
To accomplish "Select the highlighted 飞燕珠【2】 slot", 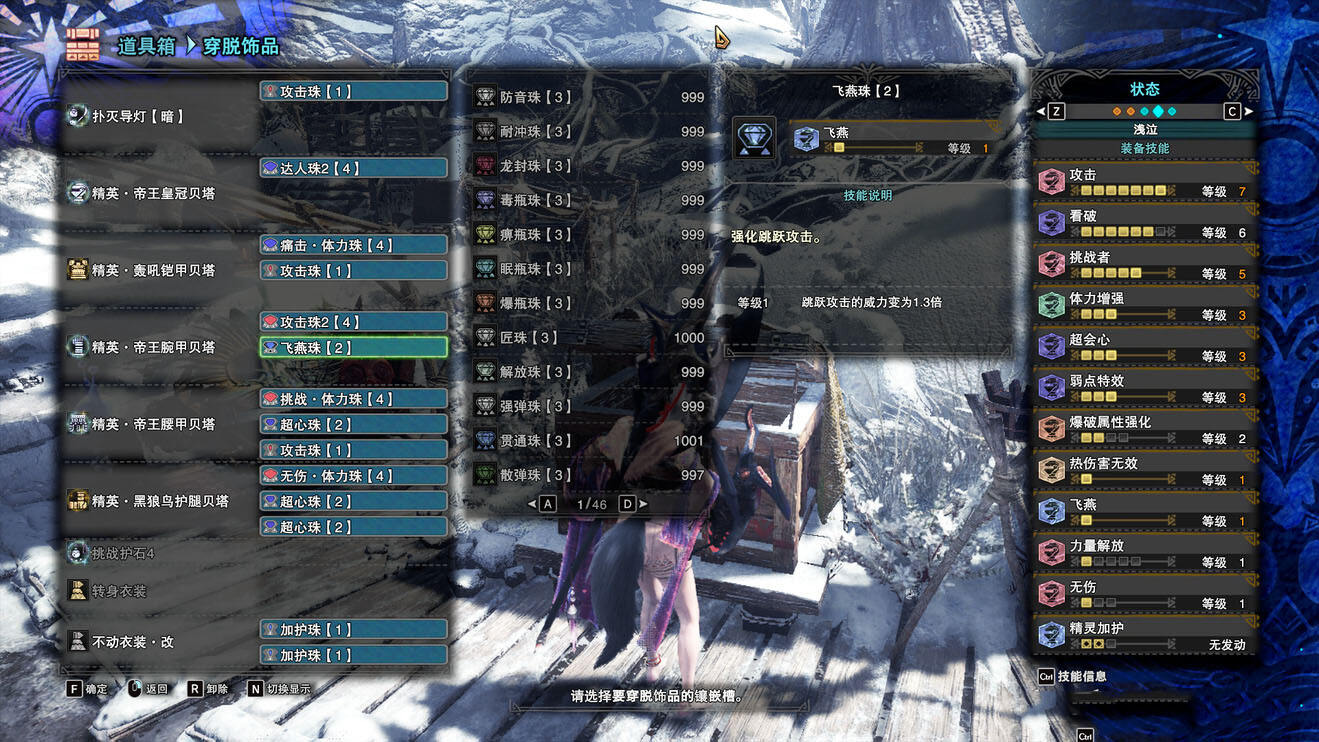I will point(353,347).
